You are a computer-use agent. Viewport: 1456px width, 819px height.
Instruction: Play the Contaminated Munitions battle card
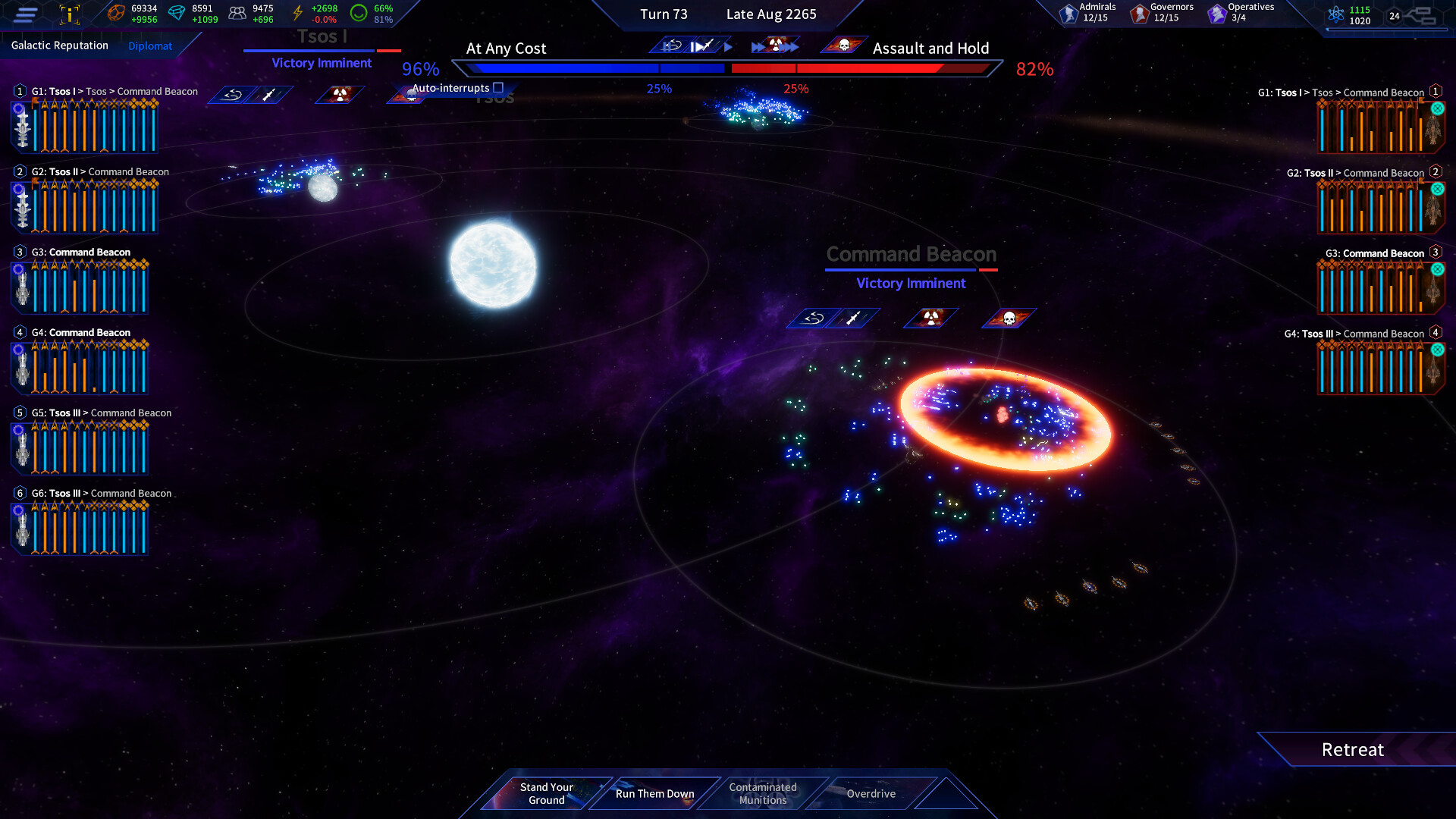762,793
